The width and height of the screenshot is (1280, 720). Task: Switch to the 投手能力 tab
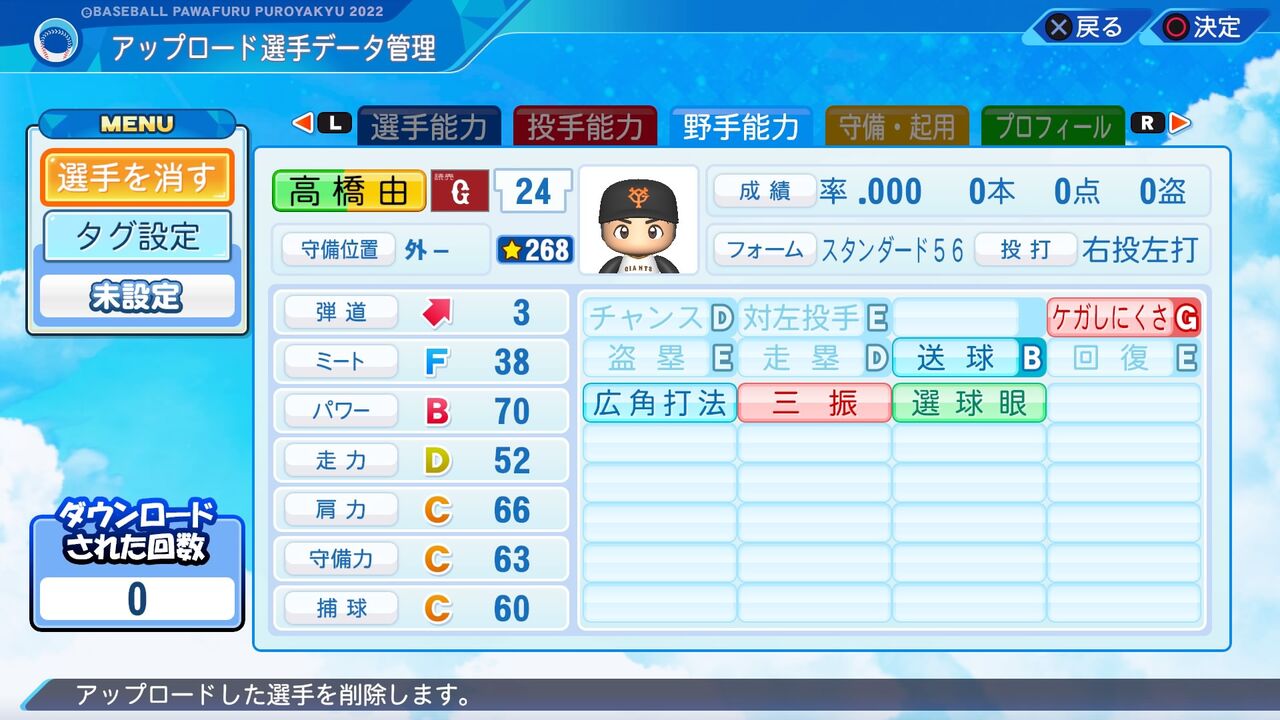pos(586,124)
